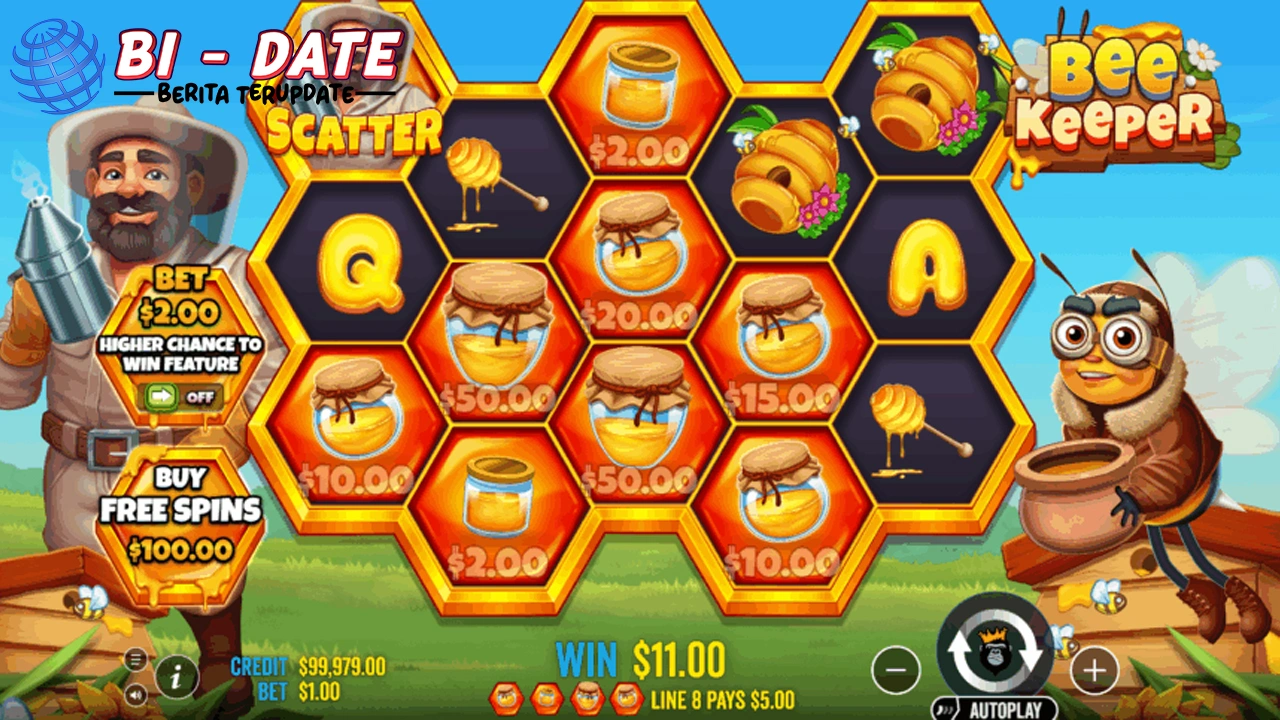Open the game info paytable icon
The width and height of the screenshot is (1280, 720).
coord(176,678)
